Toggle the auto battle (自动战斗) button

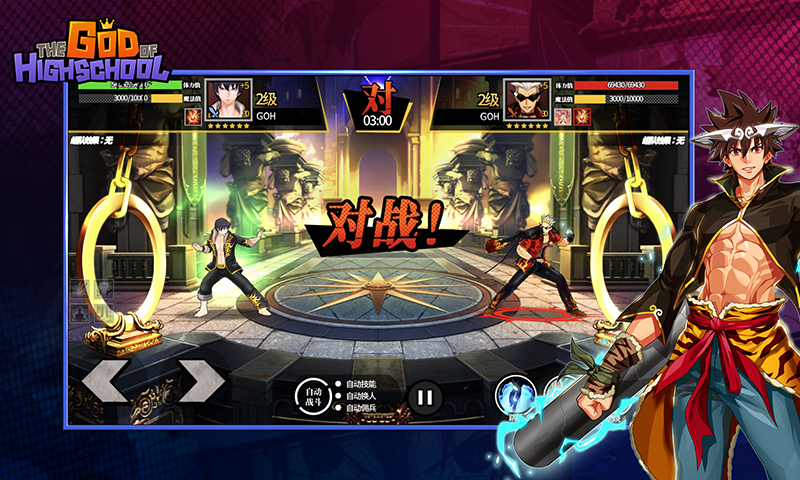[314, 397]
